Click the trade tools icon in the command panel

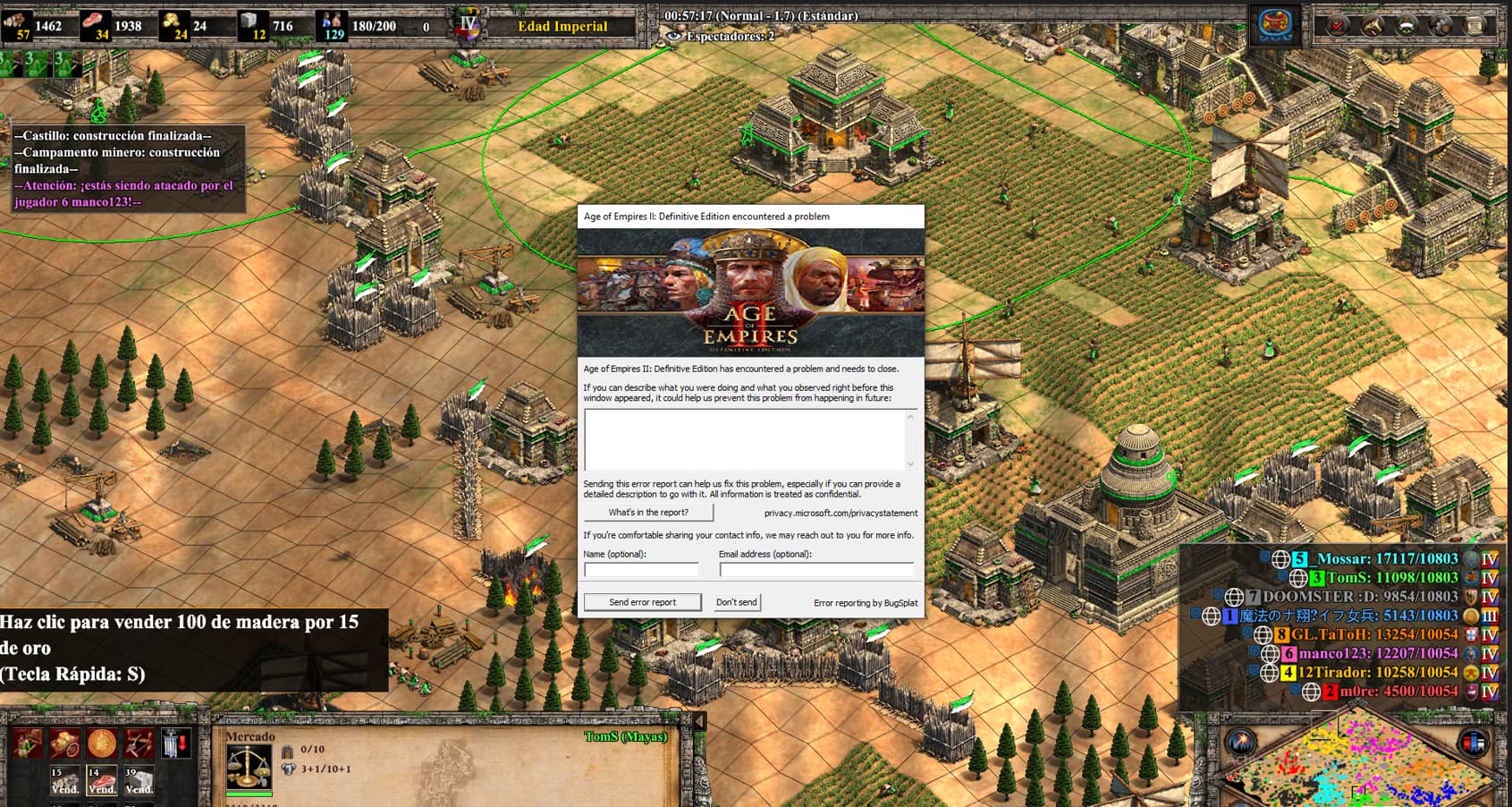(x=138, y=743)
